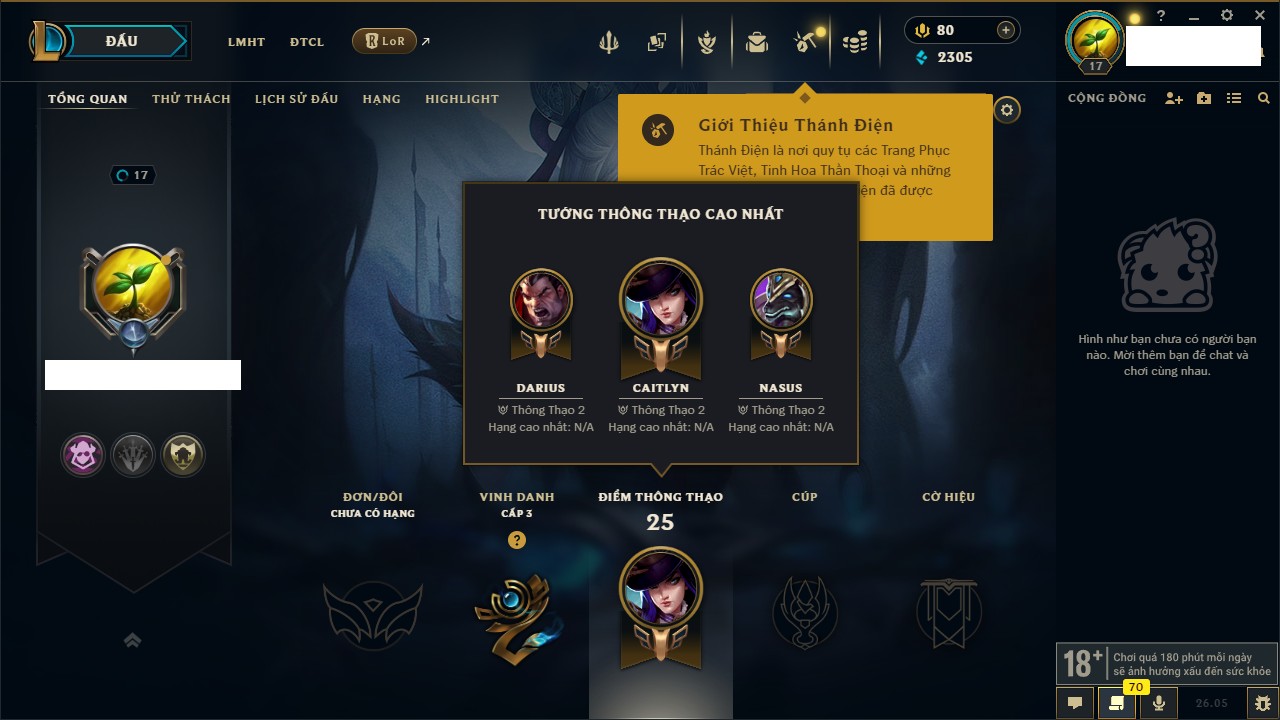View the LỊCH SỬ ĐẤU tab
1280x720 pixels.
296,99
